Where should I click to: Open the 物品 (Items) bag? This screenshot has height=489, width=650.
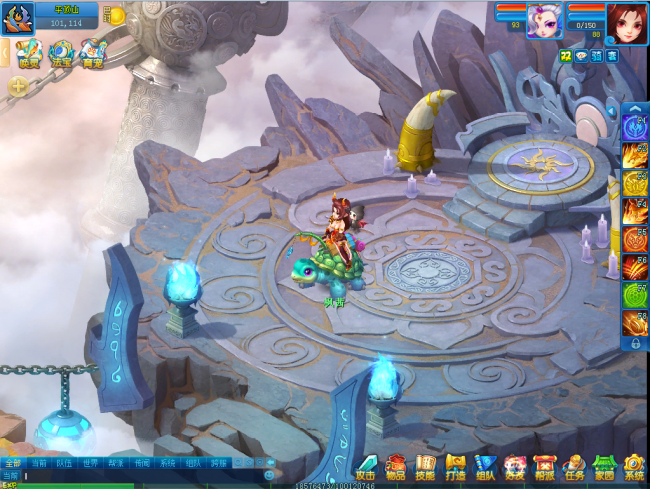[396, 466]
